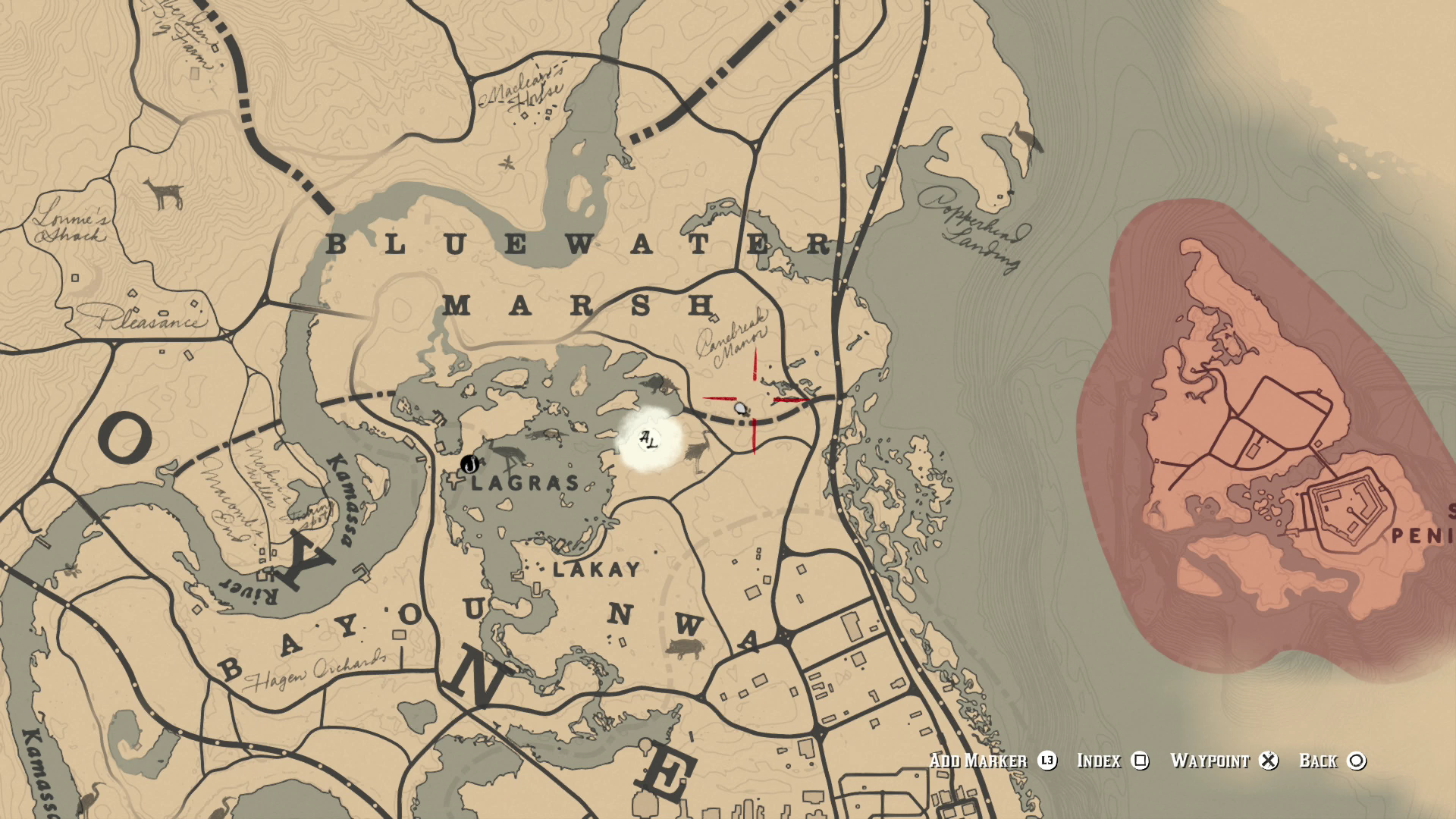1456x819 pixels.
Task: Click the white AL camp marker
Action: [x=648, y=439]
